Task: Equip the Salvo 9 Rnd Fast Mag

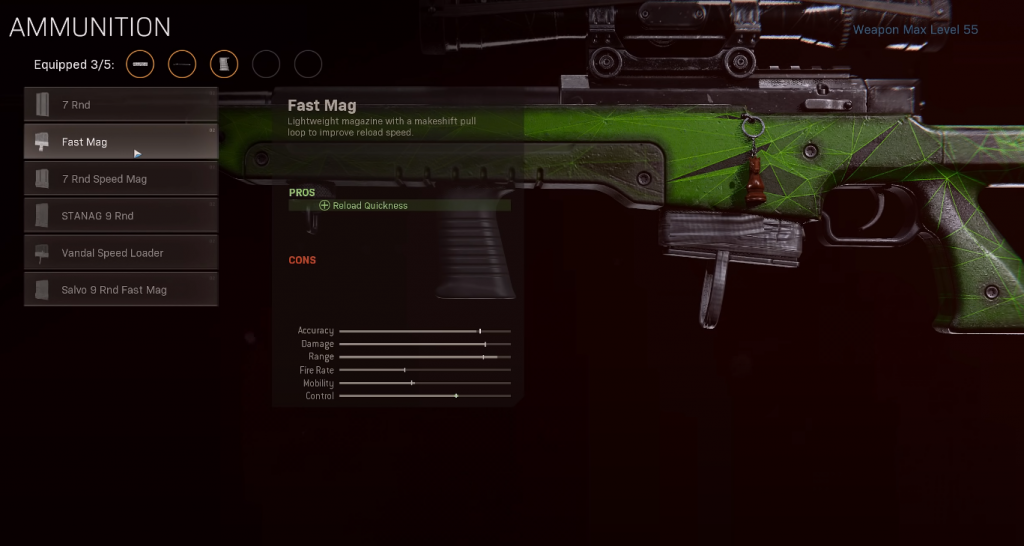Action: [x=121, y=290]
